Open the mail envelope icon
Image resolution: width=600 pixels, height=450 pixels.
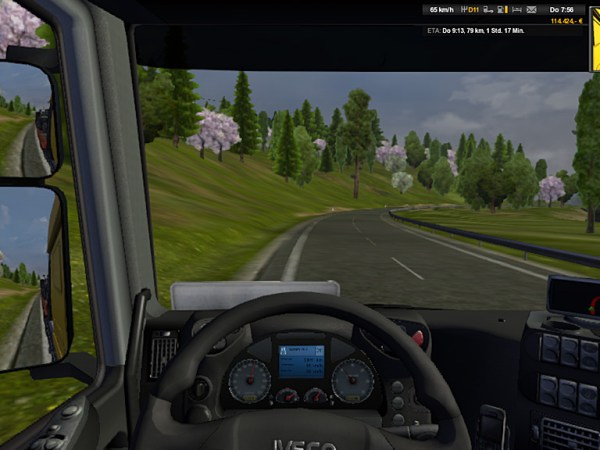pyautogui.click(x=531, y=10)
